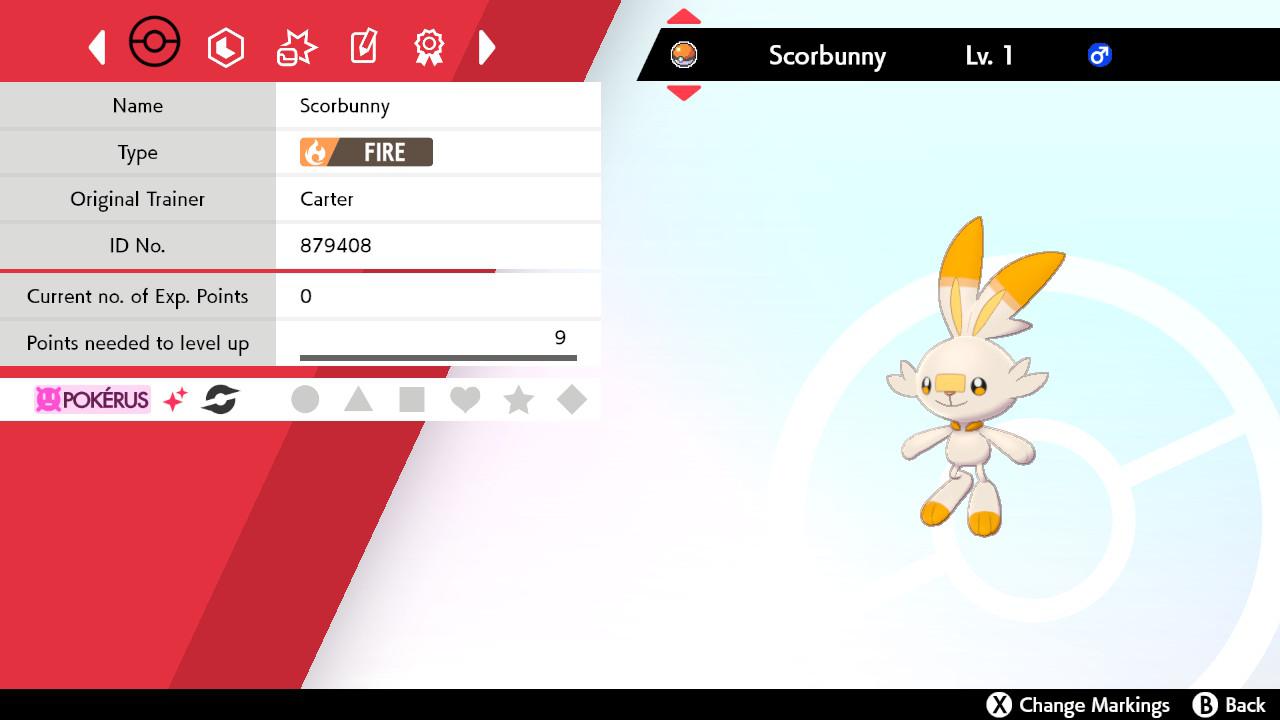Select the hexagon stats page icon

click(x=226, y=46)
